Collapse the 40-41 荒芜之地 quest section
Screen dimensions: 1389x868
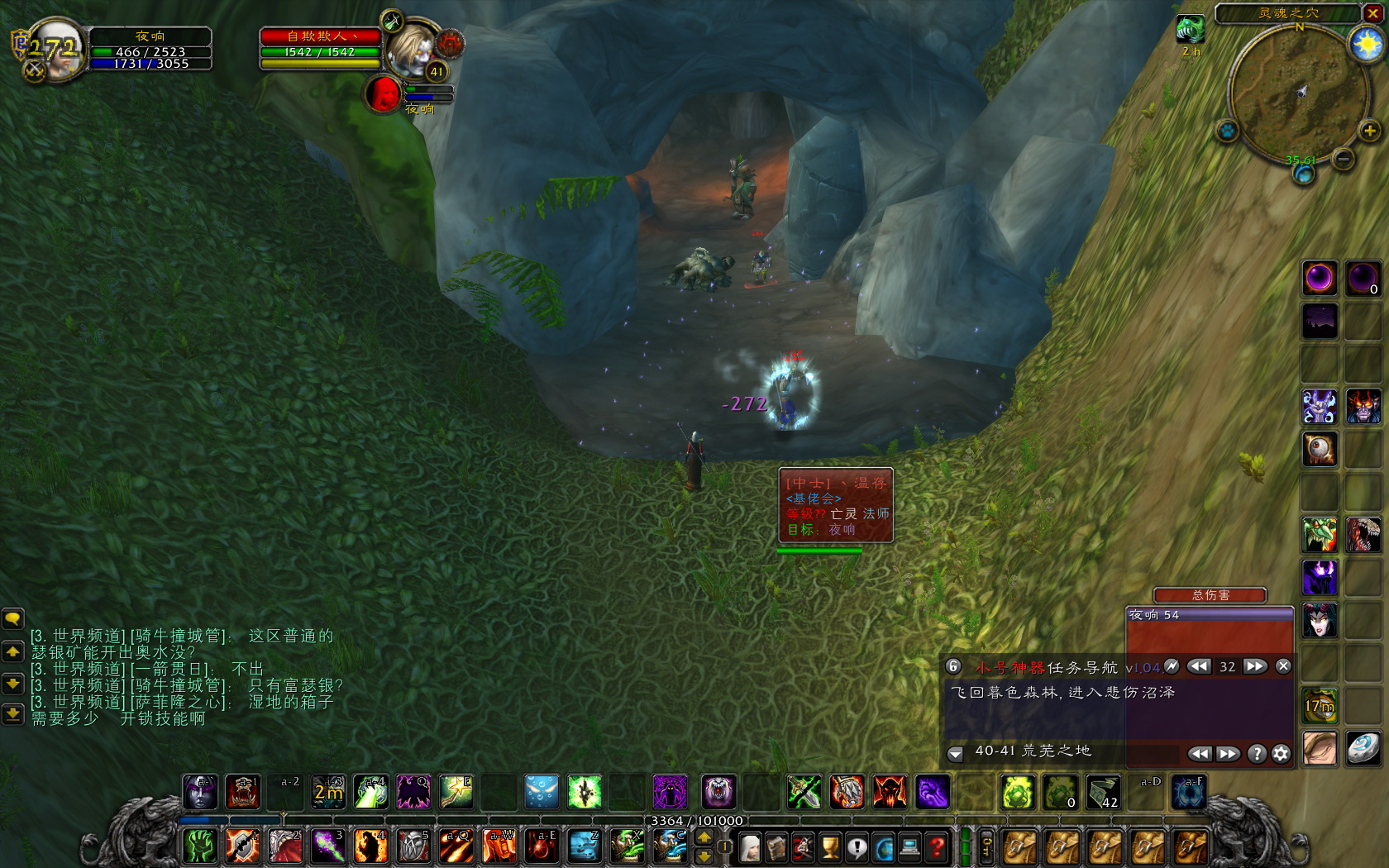pos(955,753)
